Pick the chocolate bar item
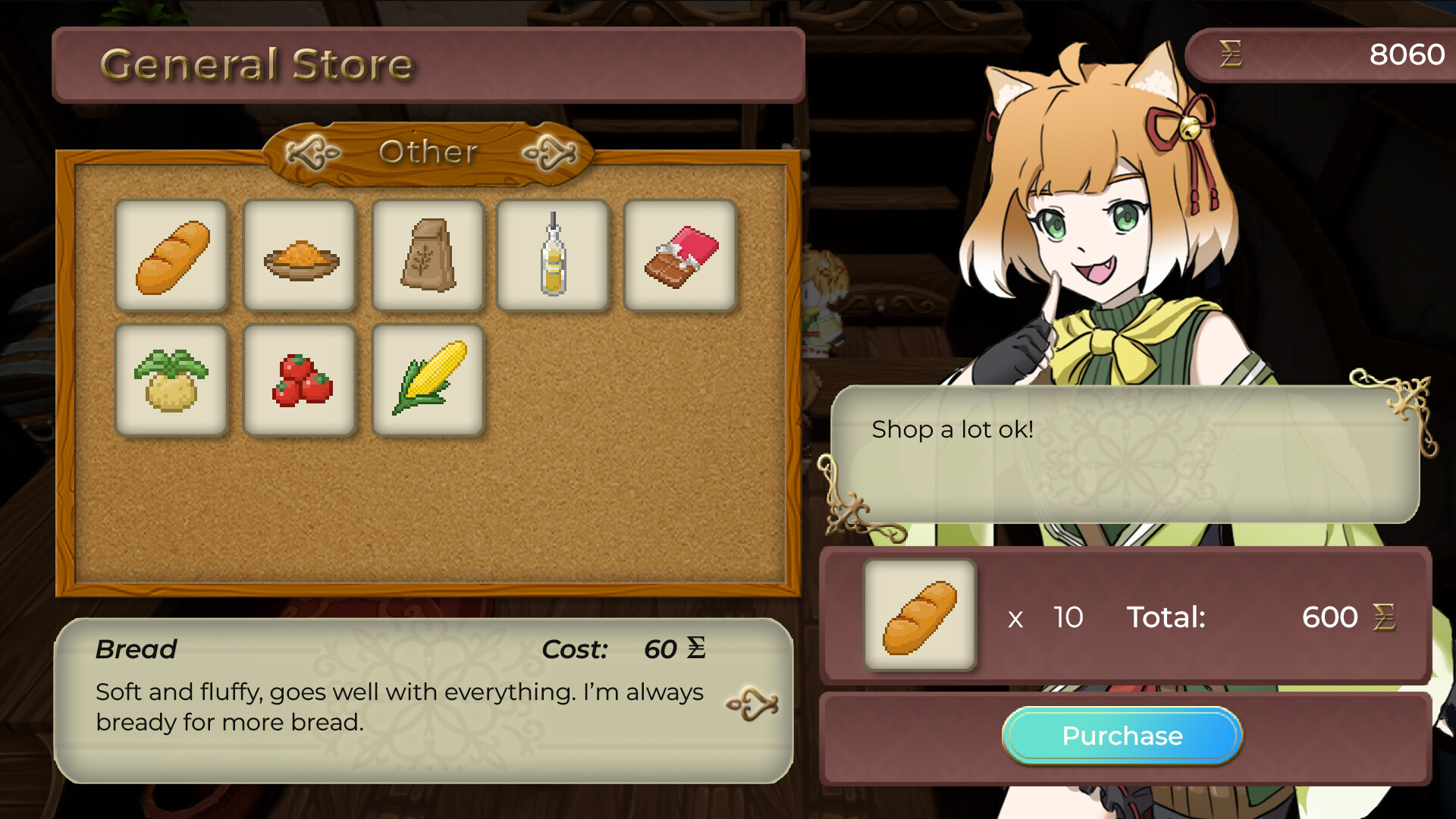The width and height of the screenshot is (1456, 819). click(680, 256)
